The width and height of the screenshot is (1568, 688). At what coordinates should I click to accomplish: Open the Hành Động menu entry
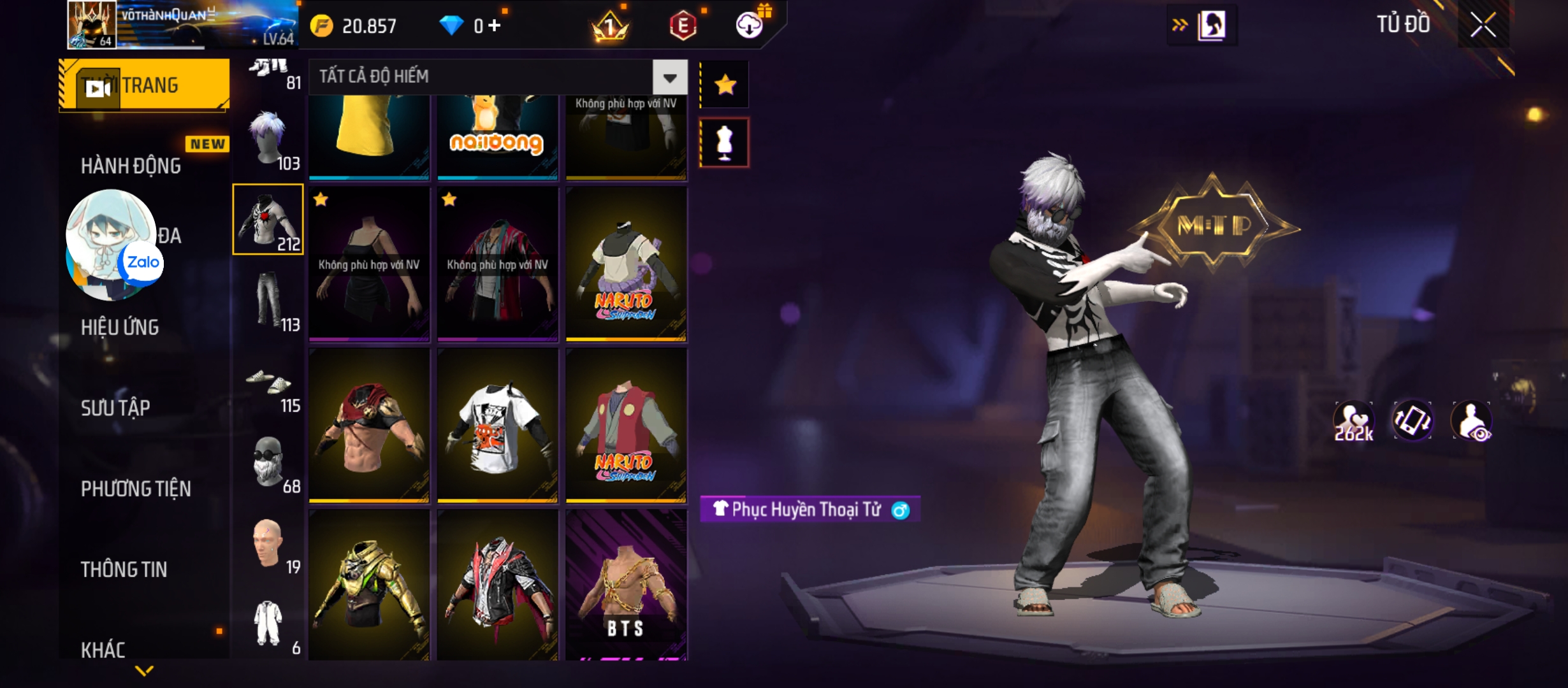click(131, 166)
